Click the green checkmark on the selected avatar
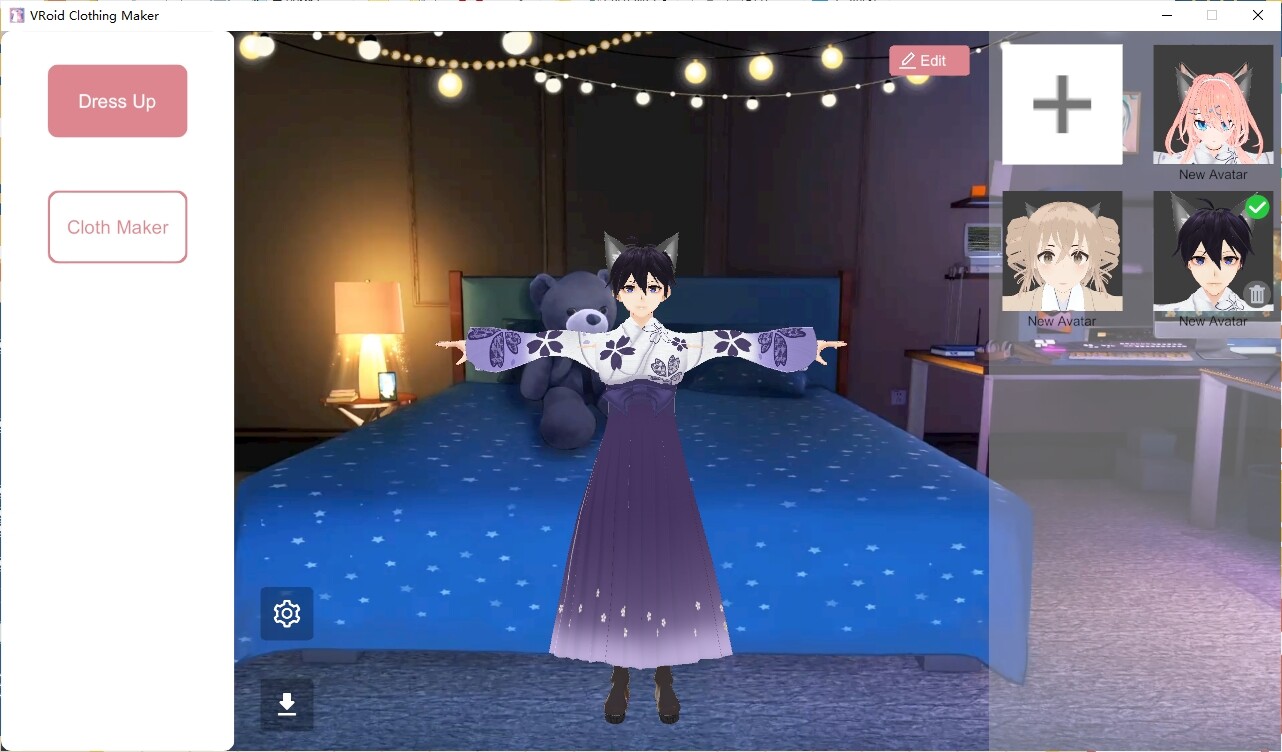The image size is (1282, 752). pyautogui.click(x=1258, y=207)
